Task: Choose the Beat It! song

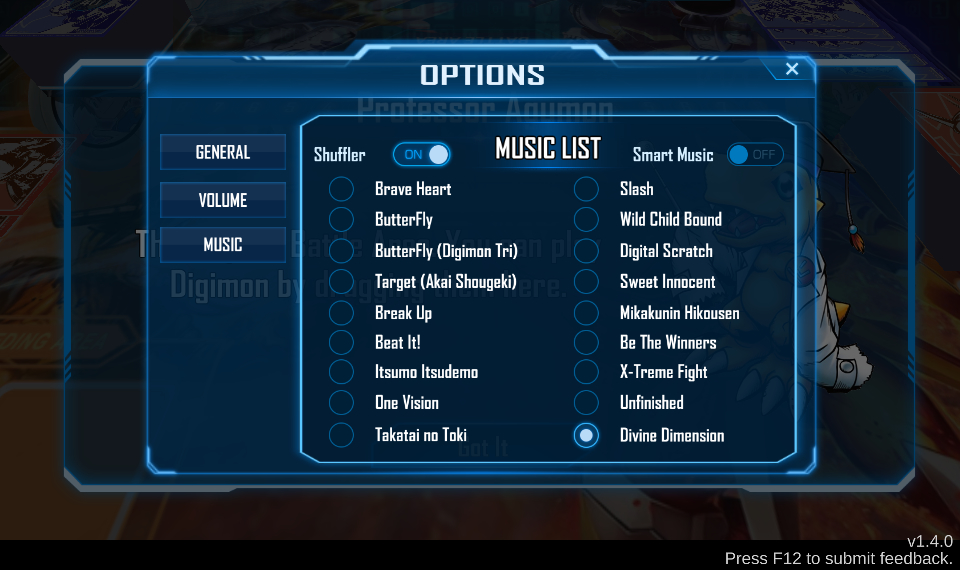Action: point(342,342)
